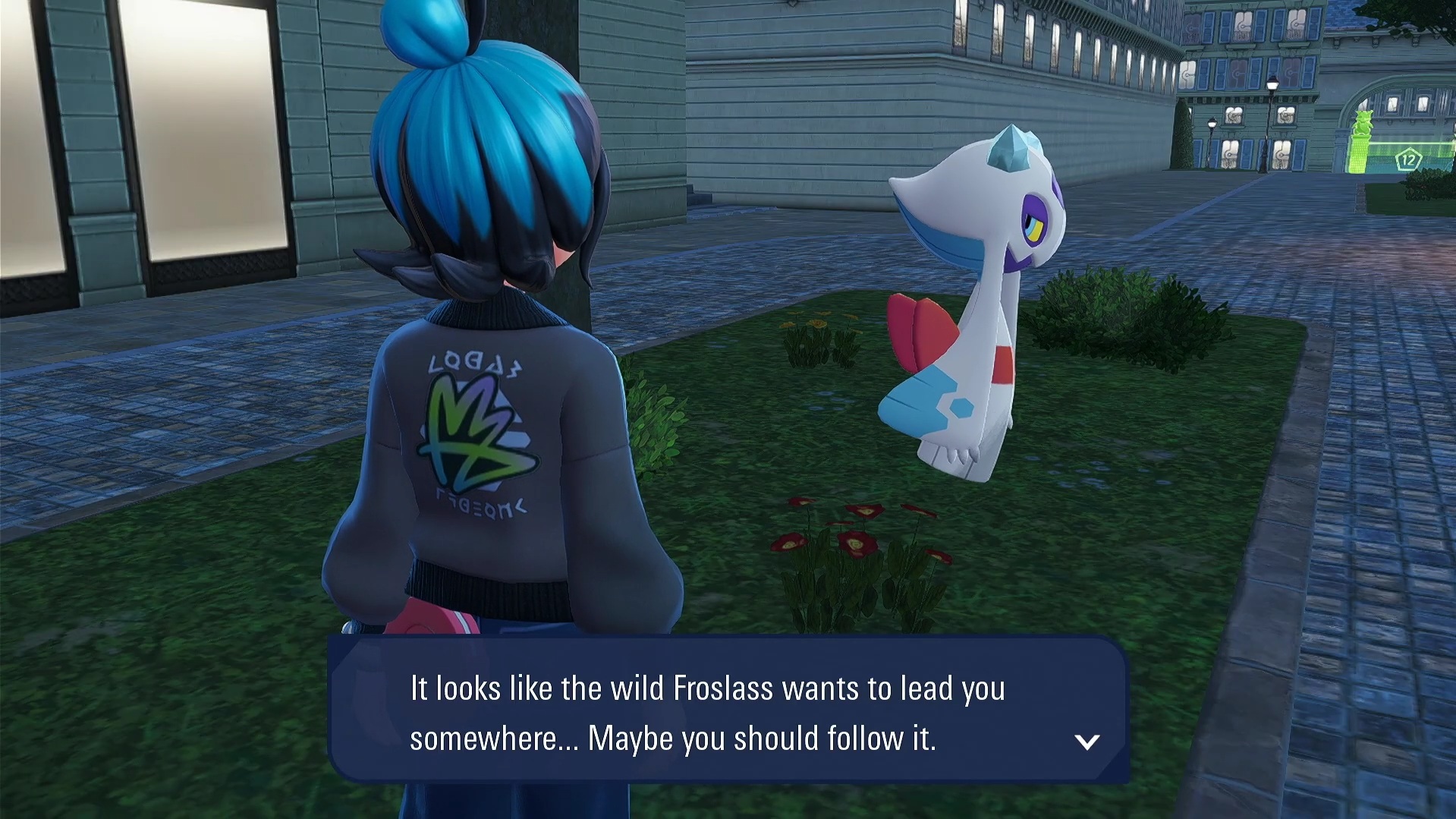This screenshot has height=819, width=1456.
Task: Advance the dialogue using the down arrow
Action: coord(1086,742)
